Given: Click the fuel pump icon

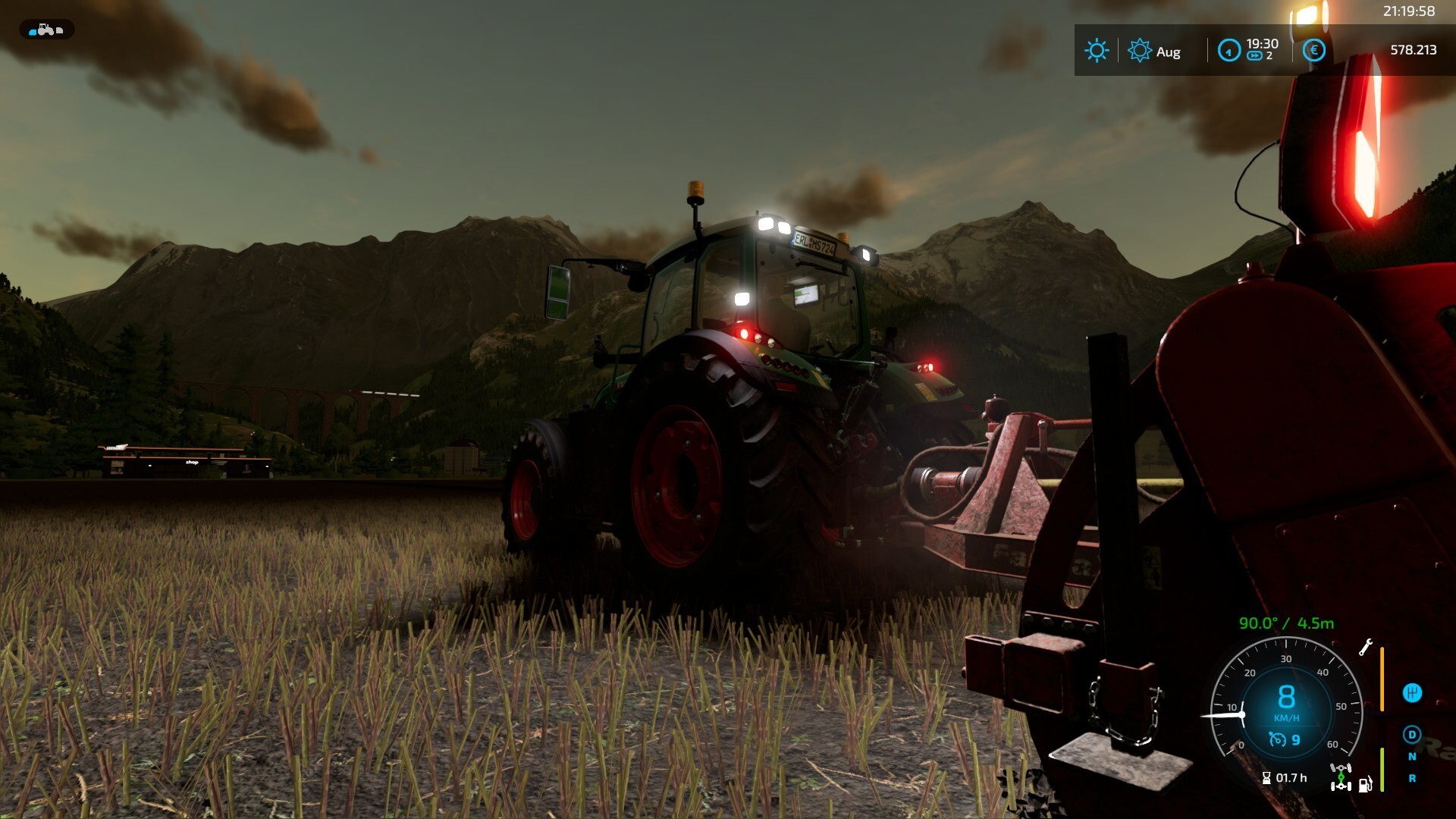Looking at the screenshot, I should coord(1365,784).
